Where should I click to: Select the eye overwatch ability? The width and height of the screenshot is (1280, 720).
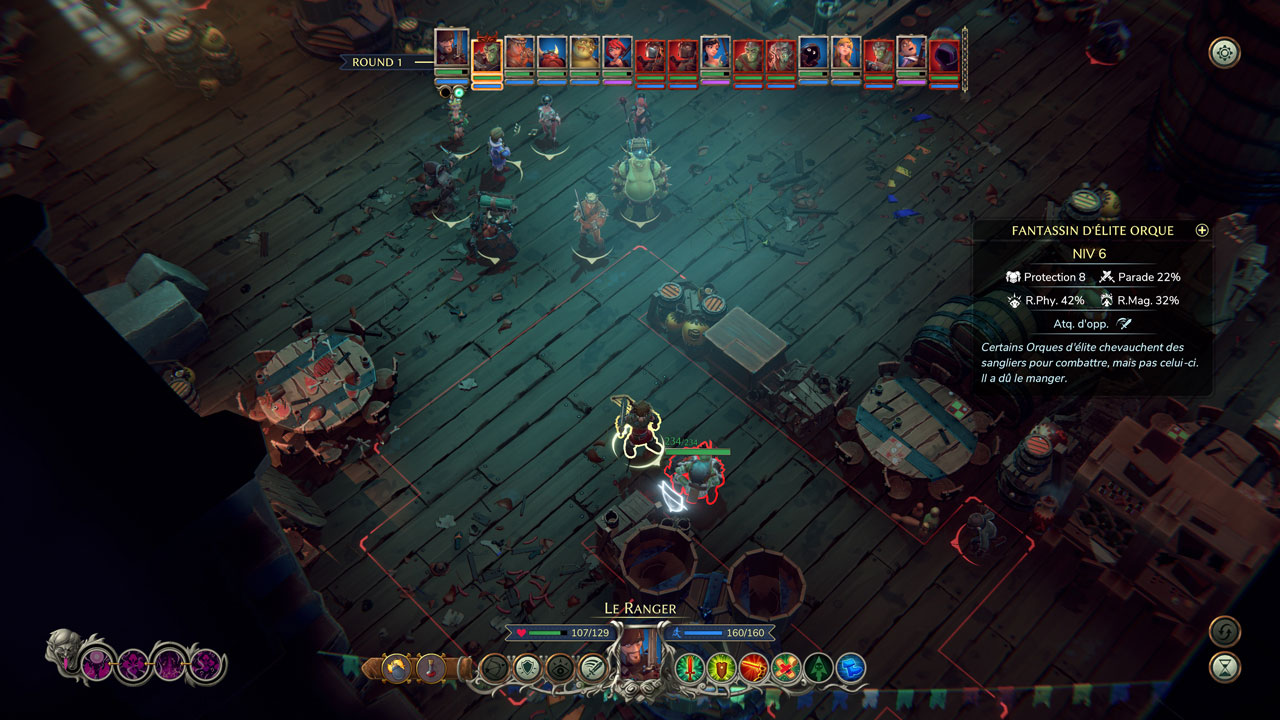[560, 667]
